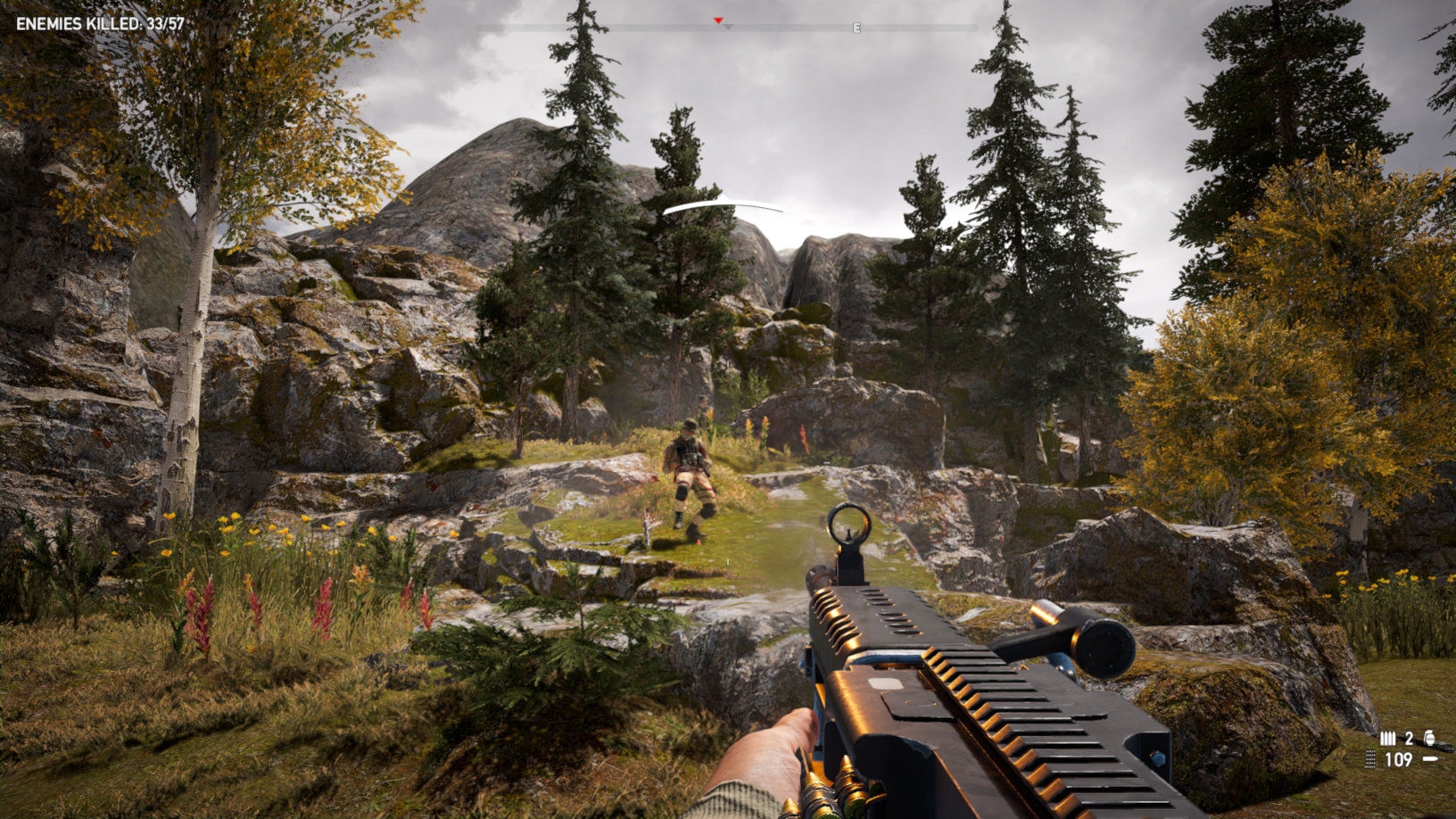Select the grenade icon
Viewport: 1456px width, 819px height.
point(1429,738)
